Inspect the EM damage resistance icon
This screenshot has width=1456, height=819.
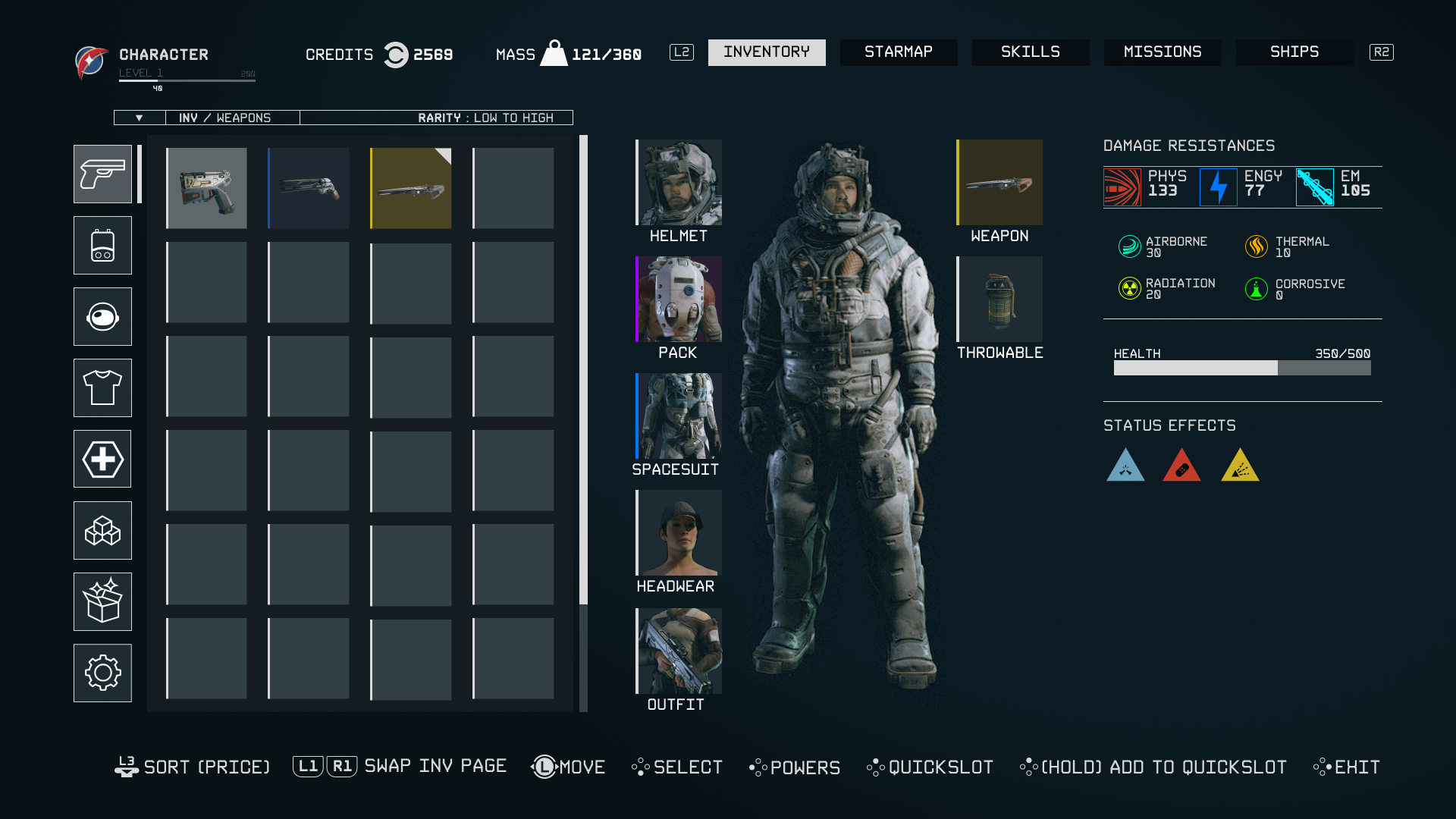[x=1316, y=187]
